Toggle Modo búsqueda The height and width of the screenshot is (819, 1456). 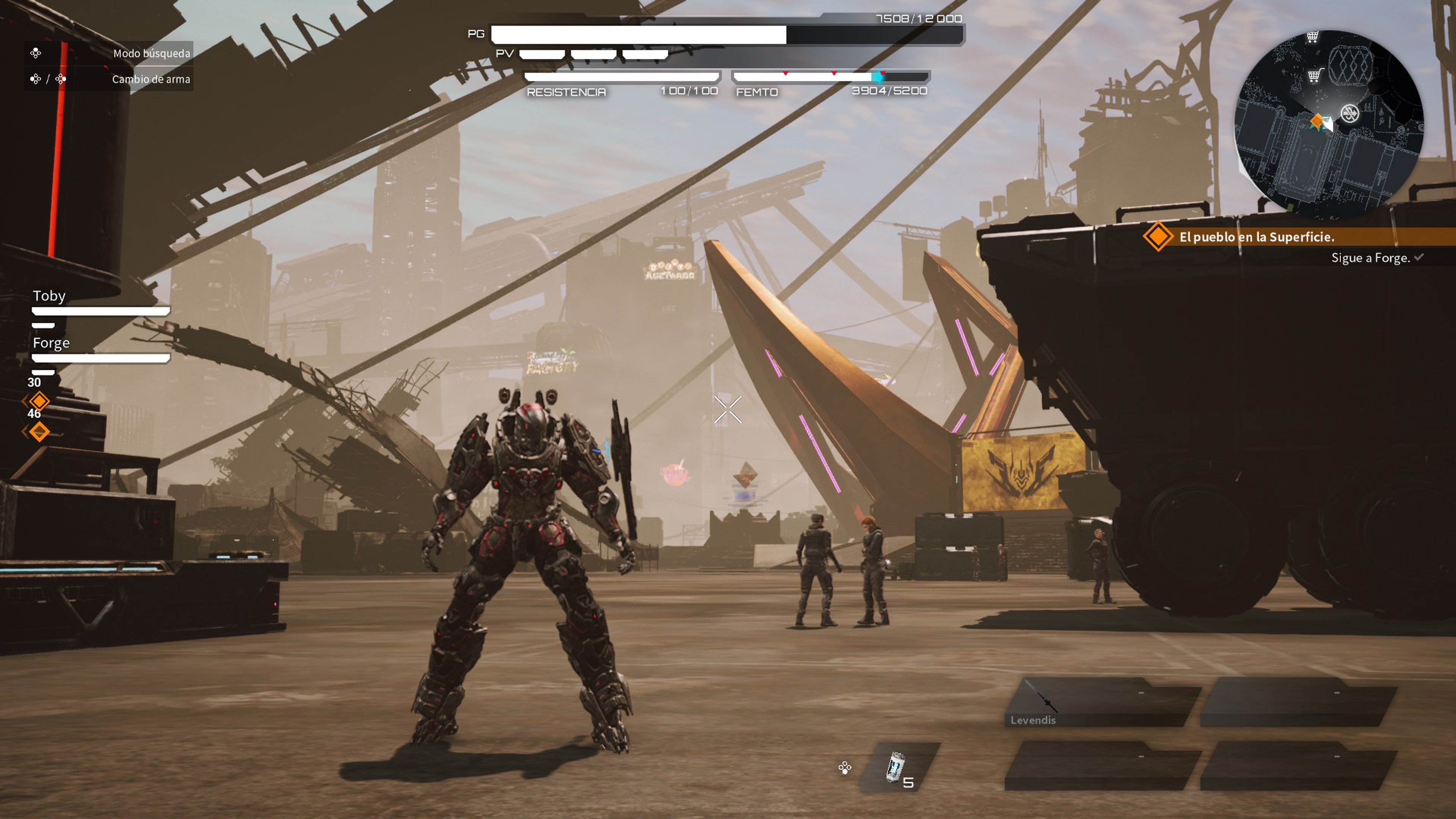[150, 54]
